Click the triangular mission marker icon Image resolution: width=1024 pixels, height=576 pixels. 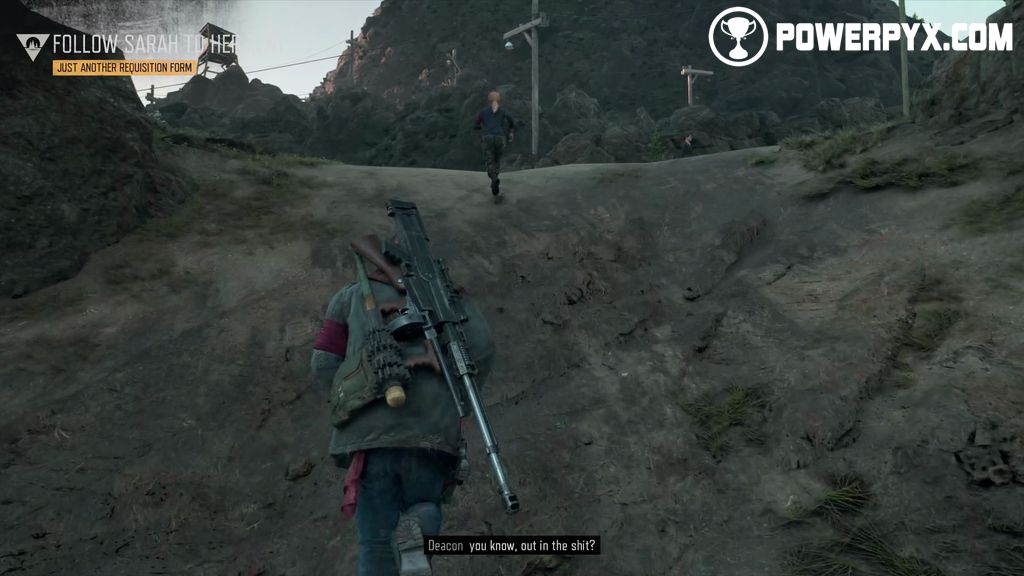32,45
